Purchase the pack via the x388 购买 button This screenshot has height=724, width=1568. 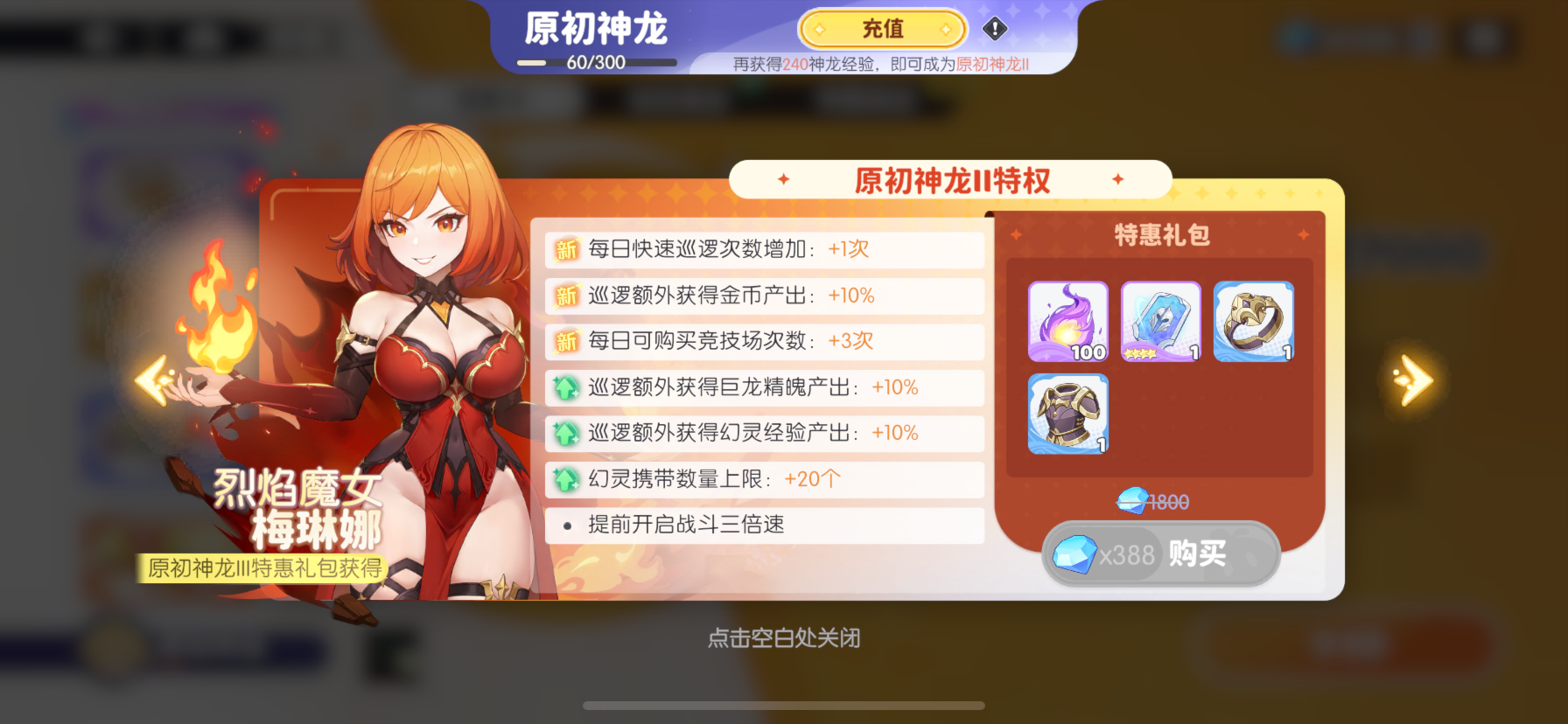point(1160,553)
